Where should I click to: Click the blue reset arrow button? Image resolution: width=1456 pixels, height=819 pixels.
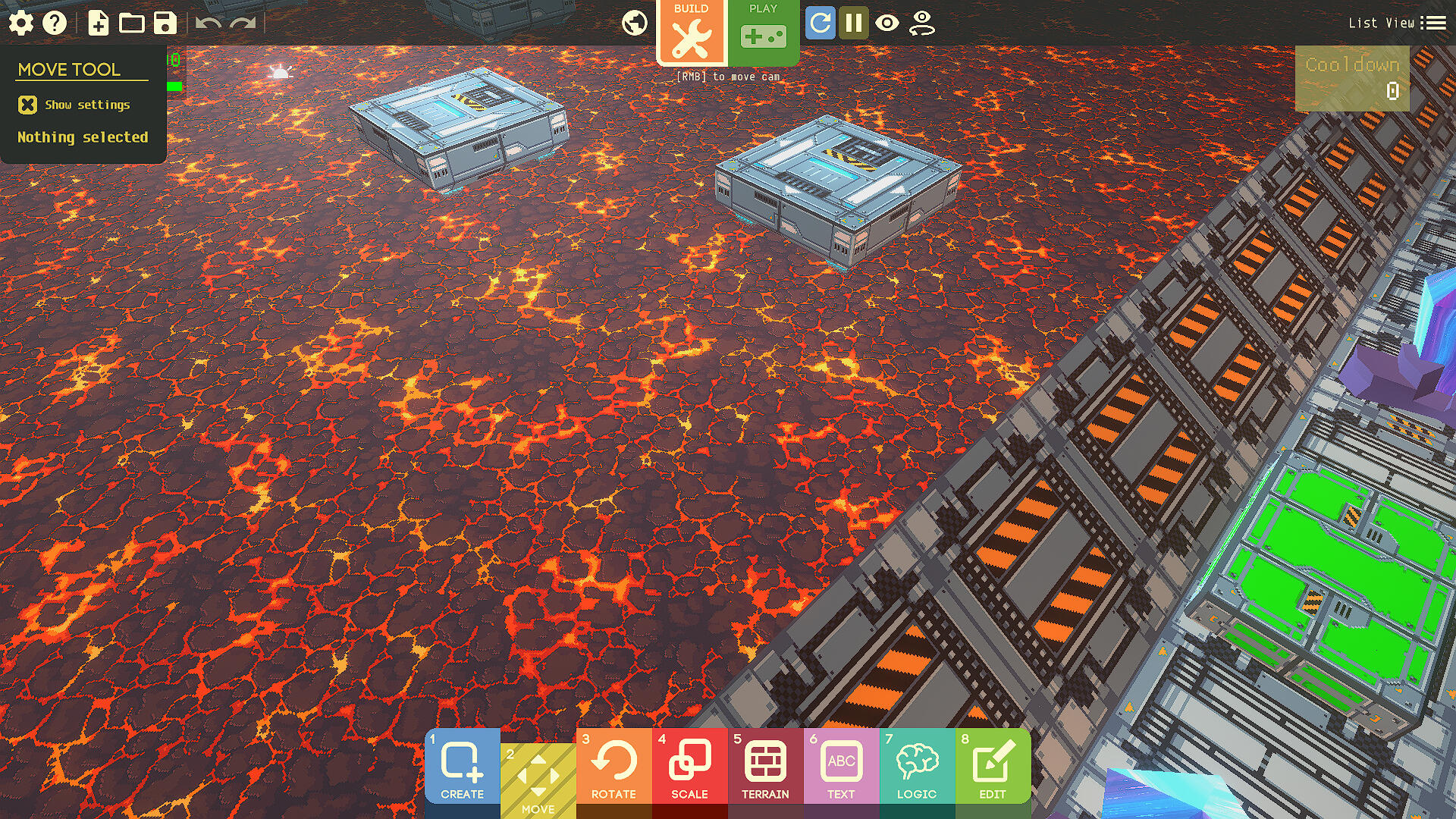tap(820, 23)
